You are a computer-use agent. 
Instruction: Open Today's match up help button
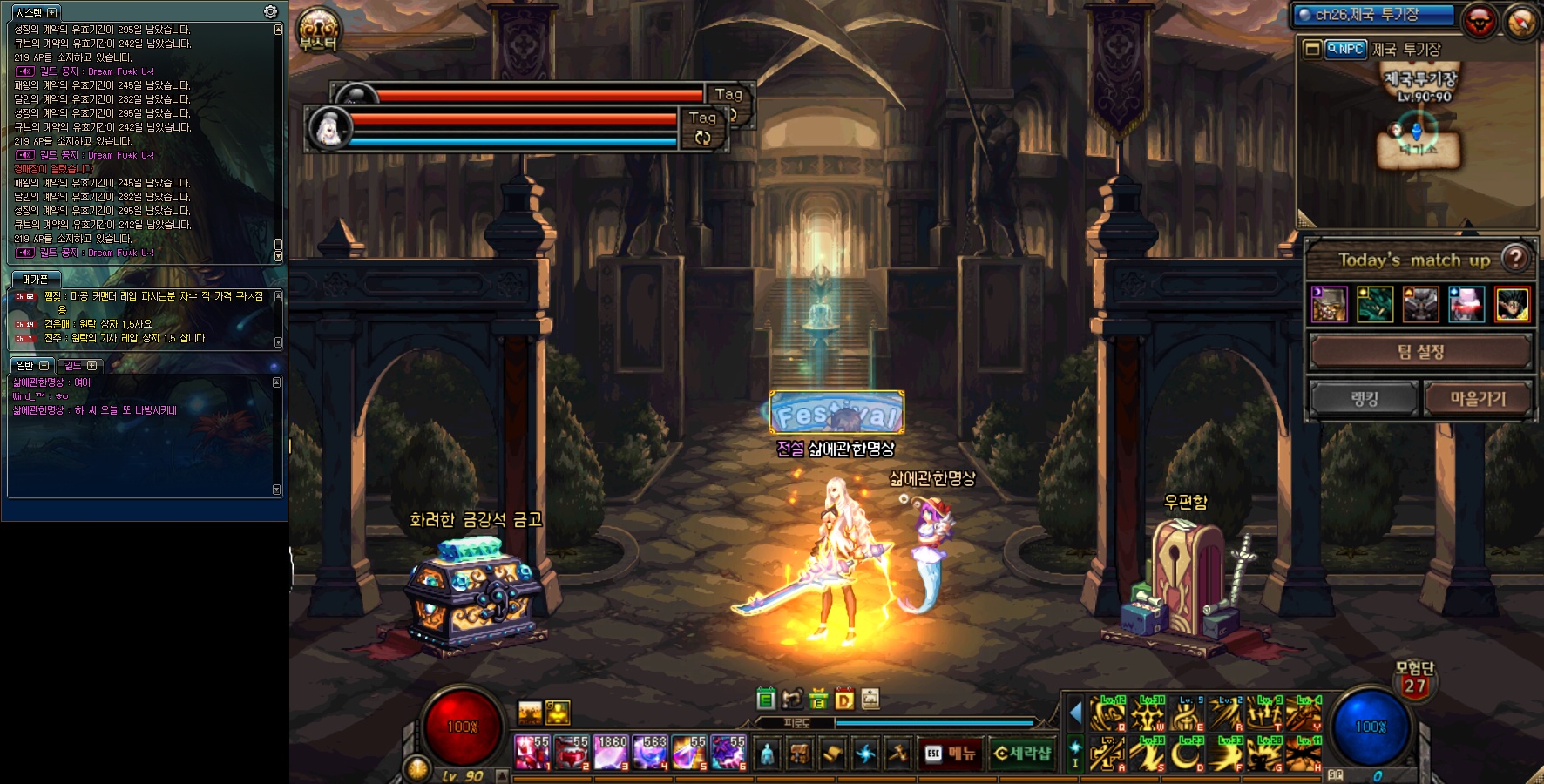pos(1516,258)
